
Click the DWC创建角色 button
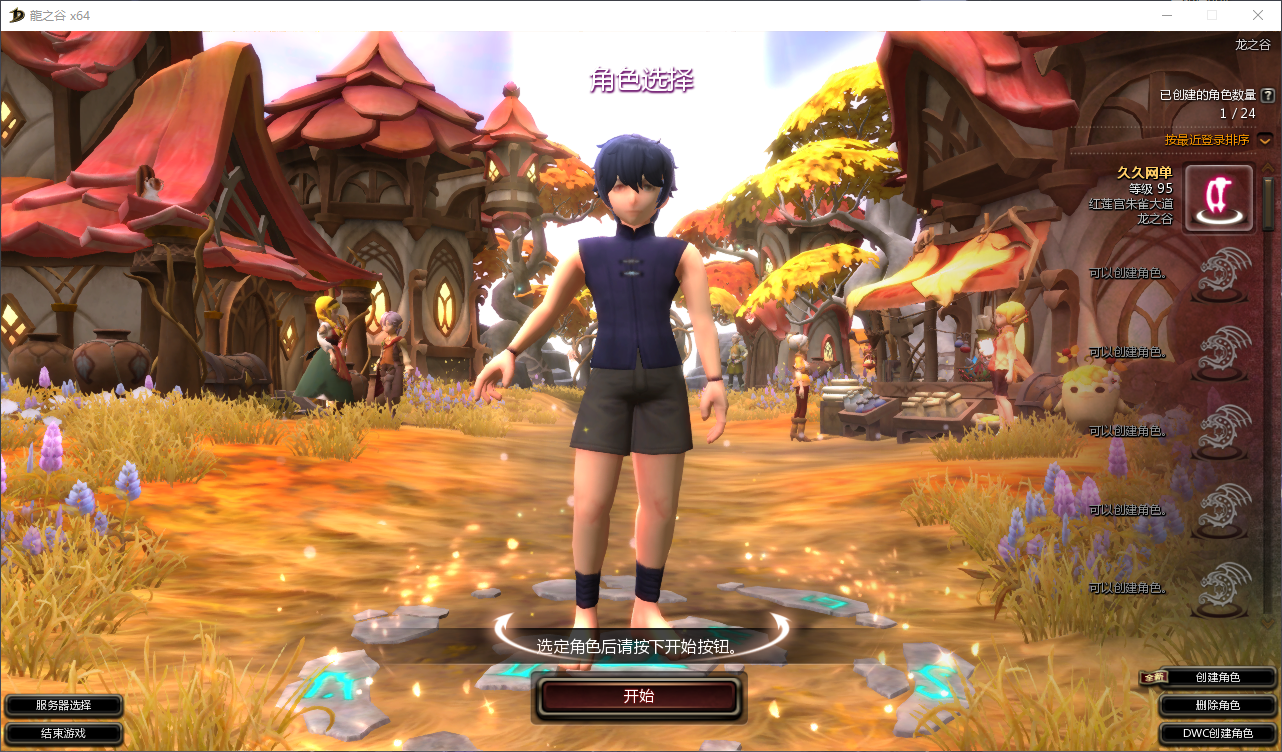pos(1217,733)
